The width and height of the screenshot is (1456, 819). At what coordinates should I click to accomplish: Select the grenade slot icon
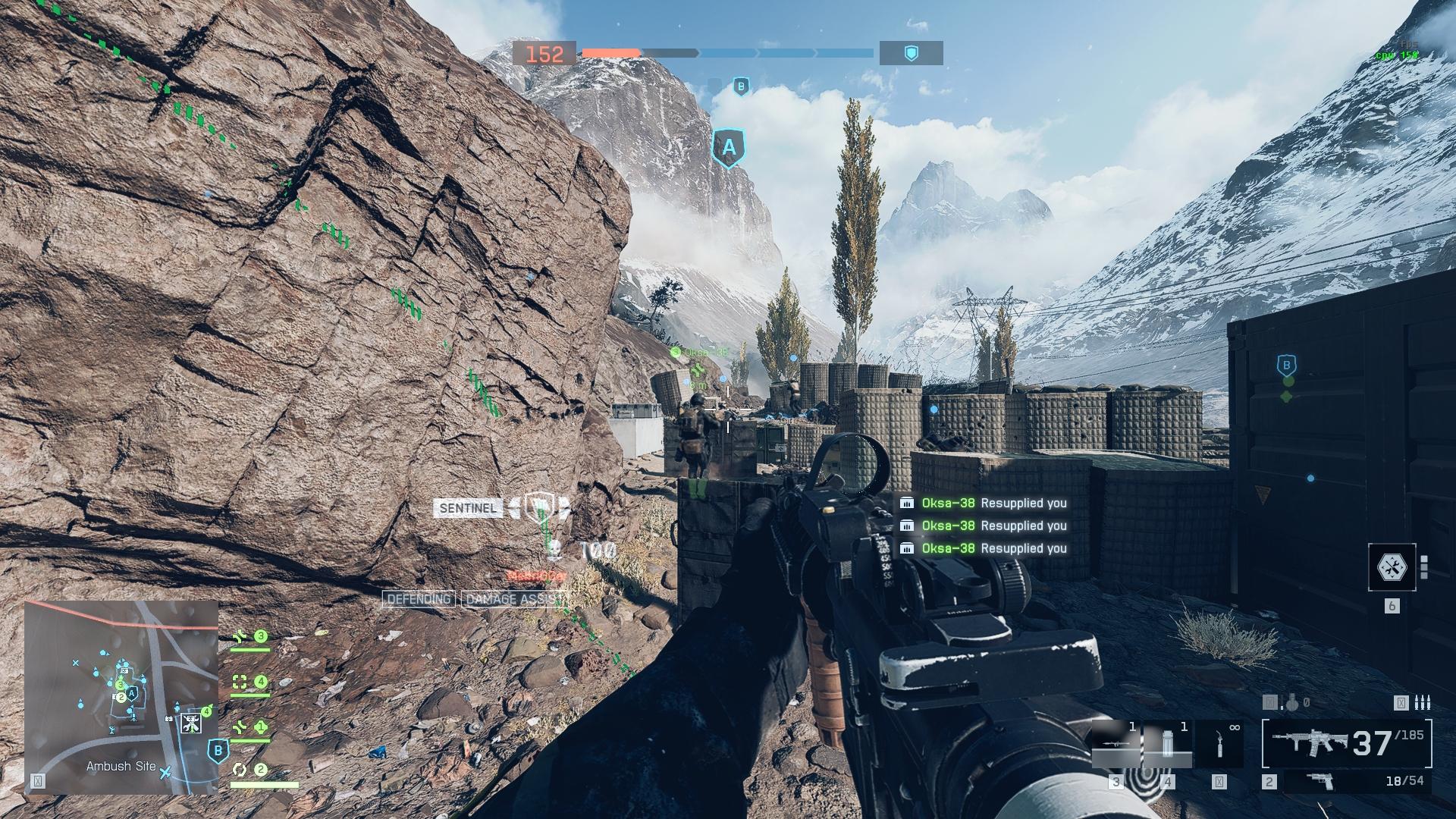pyautogui.click(x=1291, y=704)
